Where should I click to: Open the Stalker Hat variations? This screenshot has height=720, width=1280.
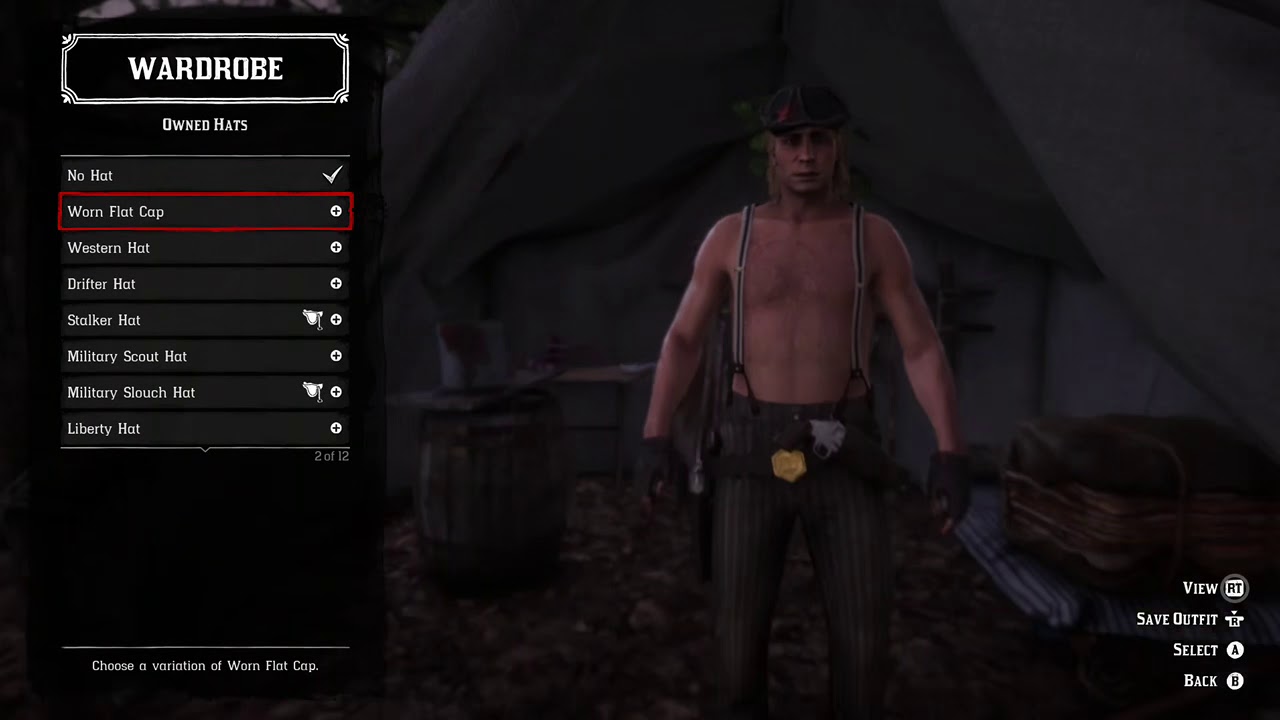[x=204, y=320]
